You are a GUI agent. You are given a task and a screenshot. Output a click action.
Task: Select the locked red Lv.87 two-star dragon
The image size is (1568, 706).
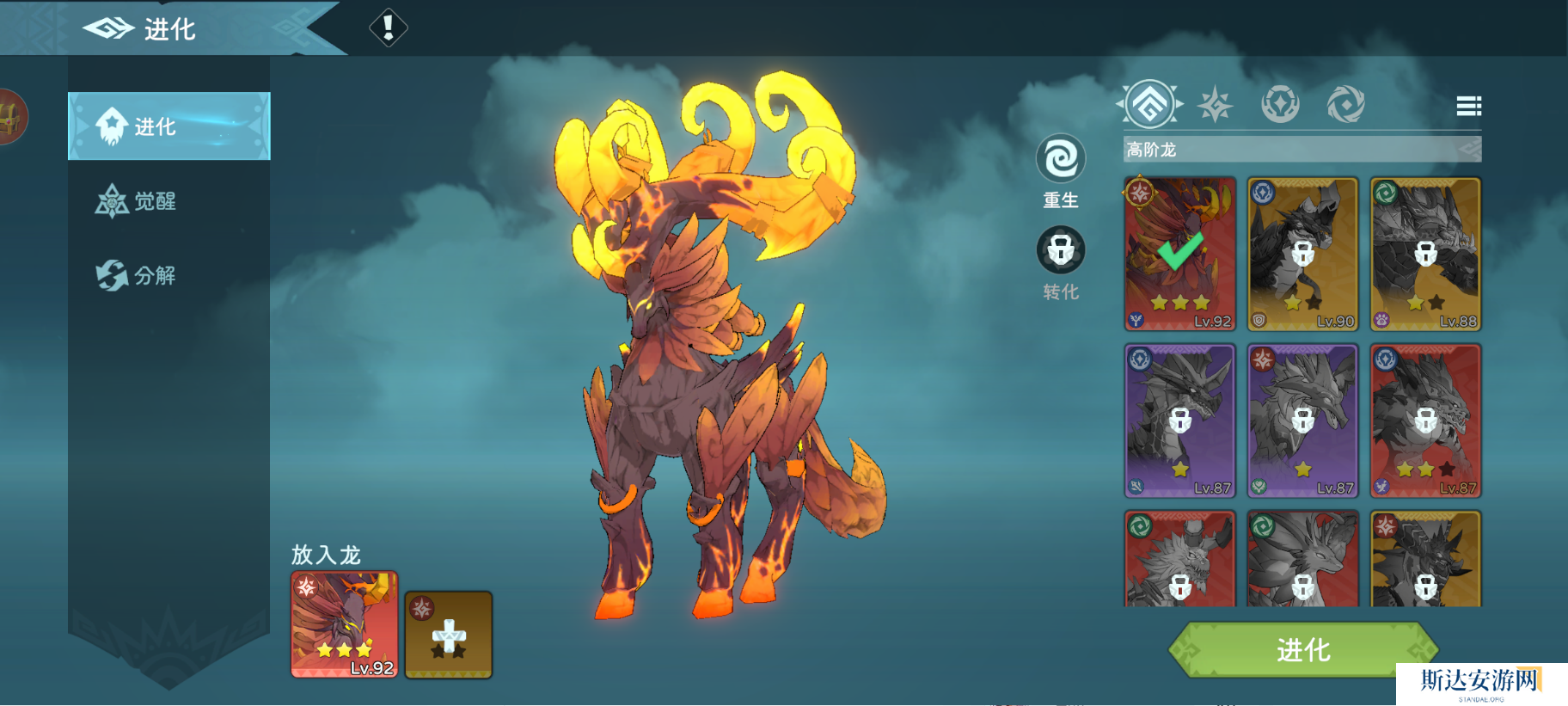1425,421
